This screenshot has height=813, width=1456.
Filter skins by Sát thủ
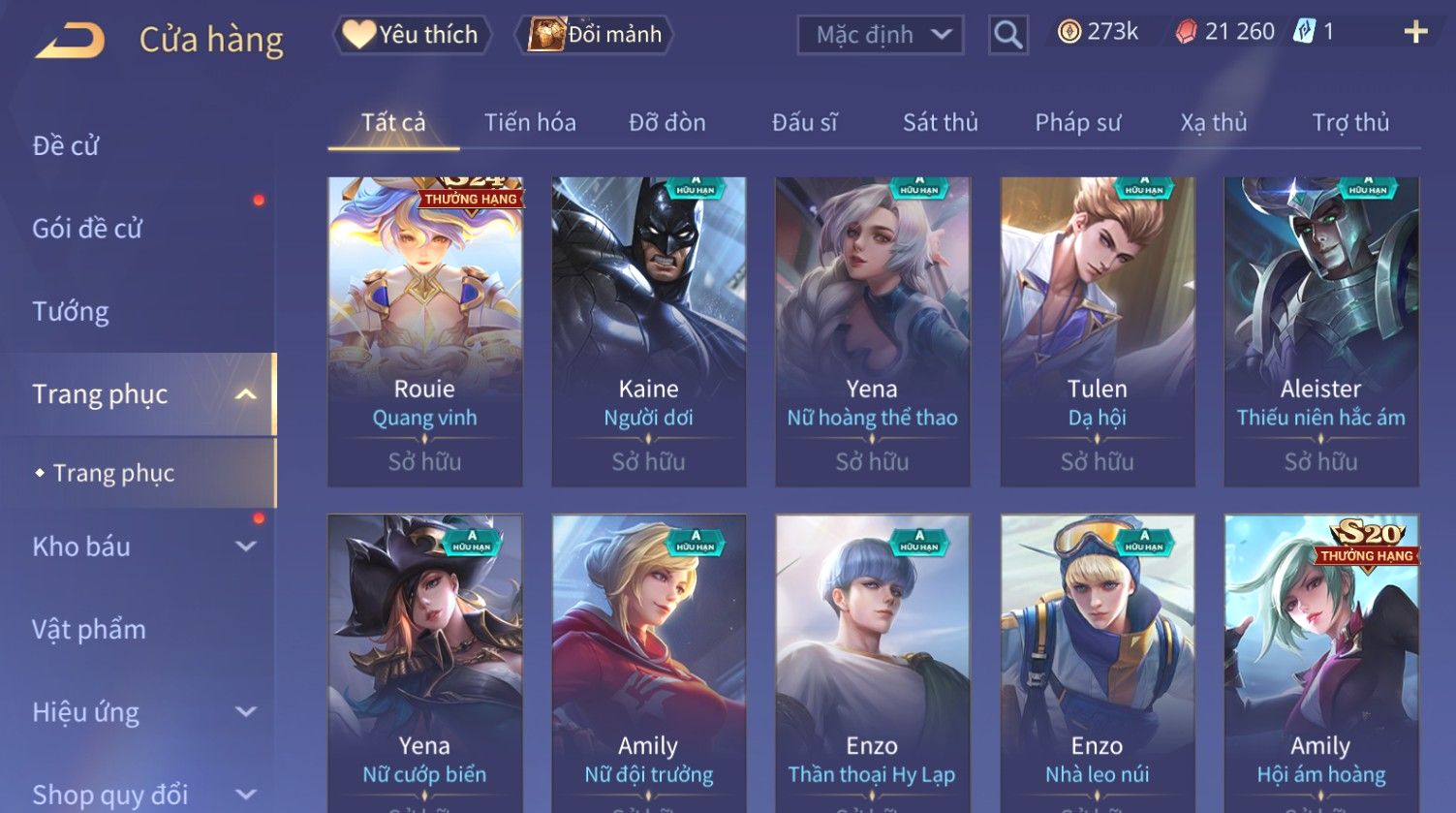(x=940, y=123)
